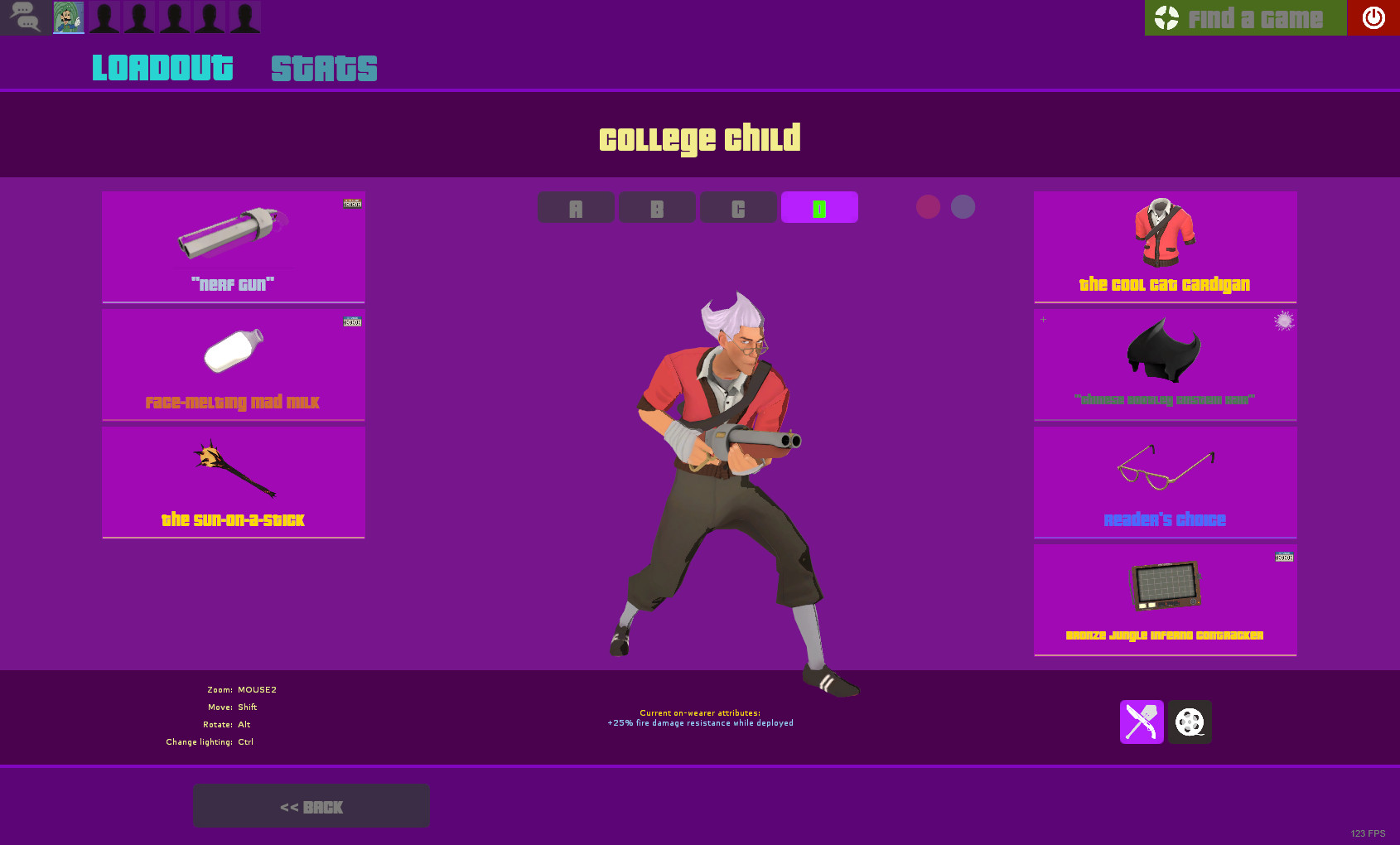Switch to the LOADOUT tab
Image resolution: width=1400 pixels, height=845 pixels.
[x=162, y=68]
